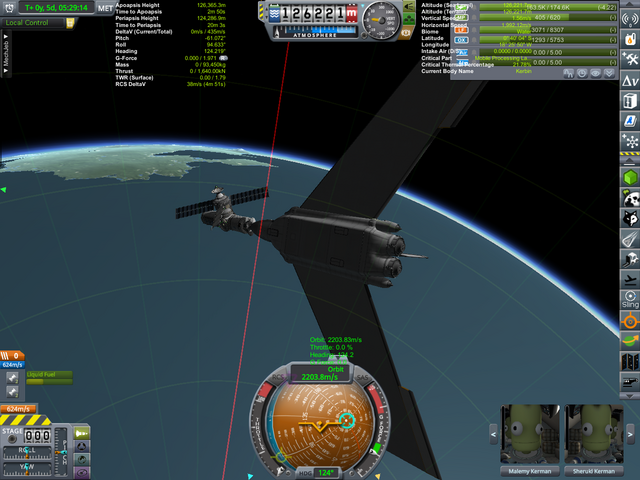Screen dimensions: 640x480
Task: Open the Sling app in the toolbar
Action: tap(630, 299)
